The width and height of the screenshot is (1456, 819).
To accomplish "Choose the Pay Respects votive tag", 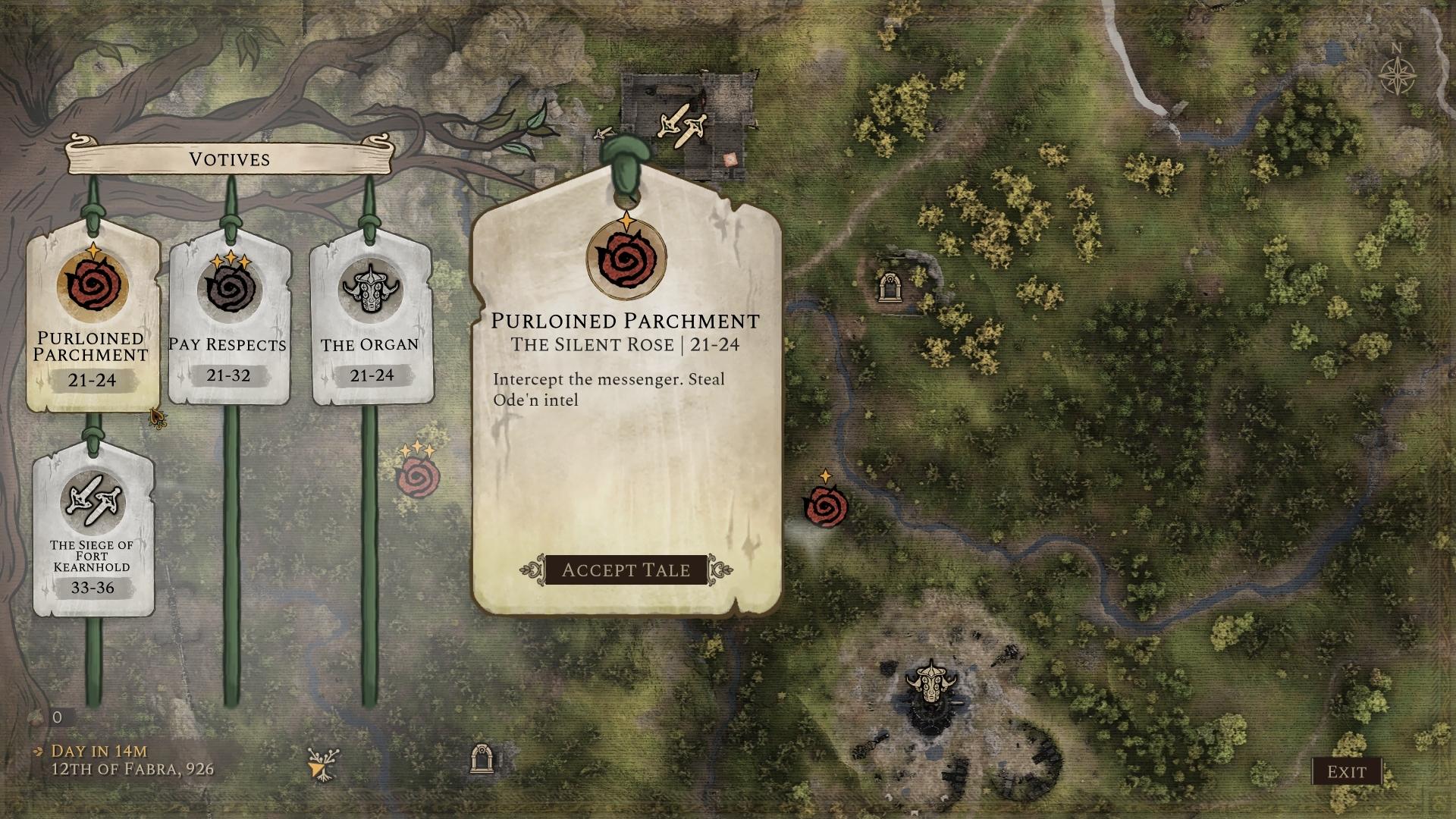I will coord(229,318).
